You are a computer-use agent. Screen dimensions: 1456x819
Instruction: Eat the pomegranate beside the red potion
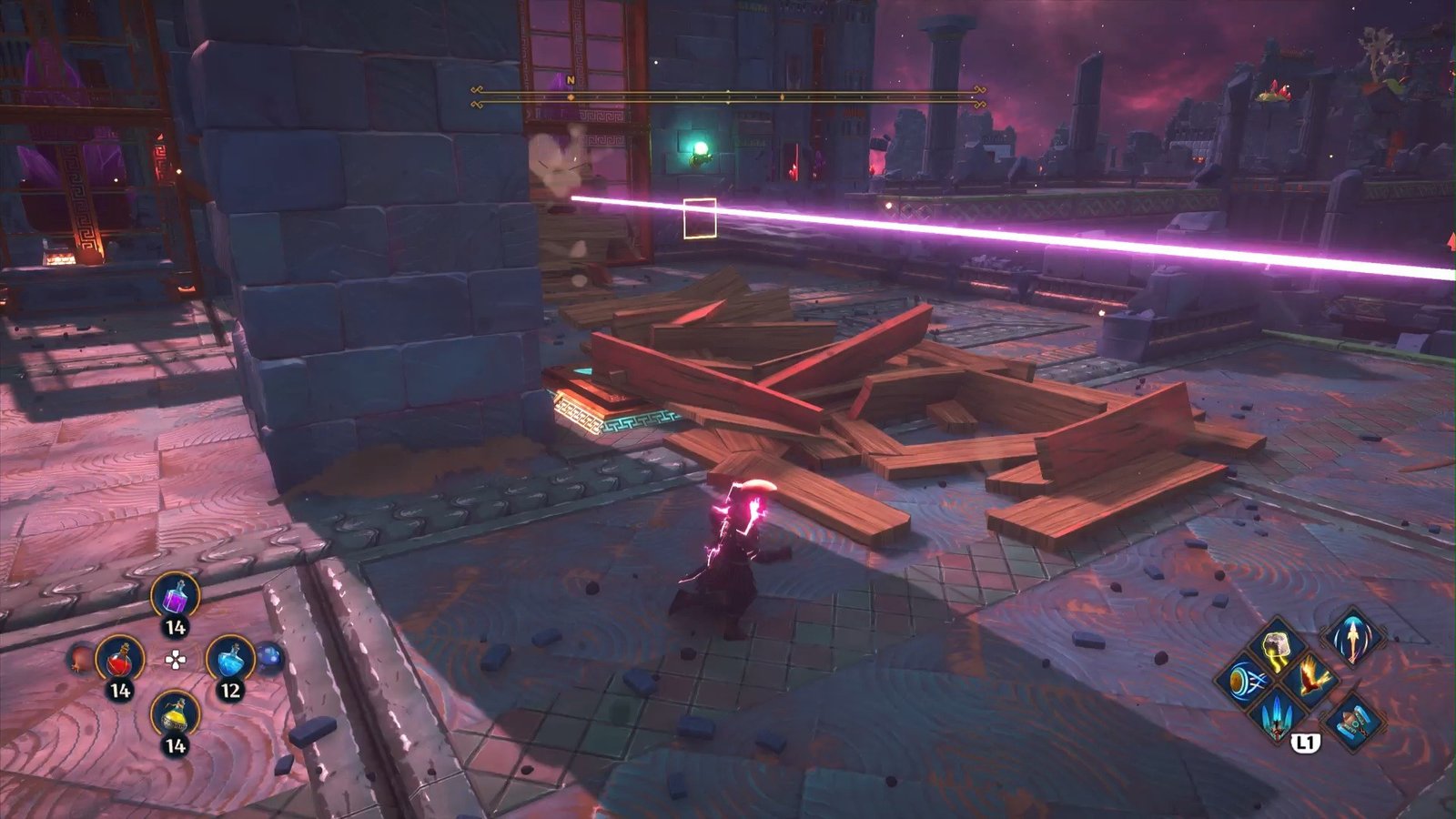82,659
